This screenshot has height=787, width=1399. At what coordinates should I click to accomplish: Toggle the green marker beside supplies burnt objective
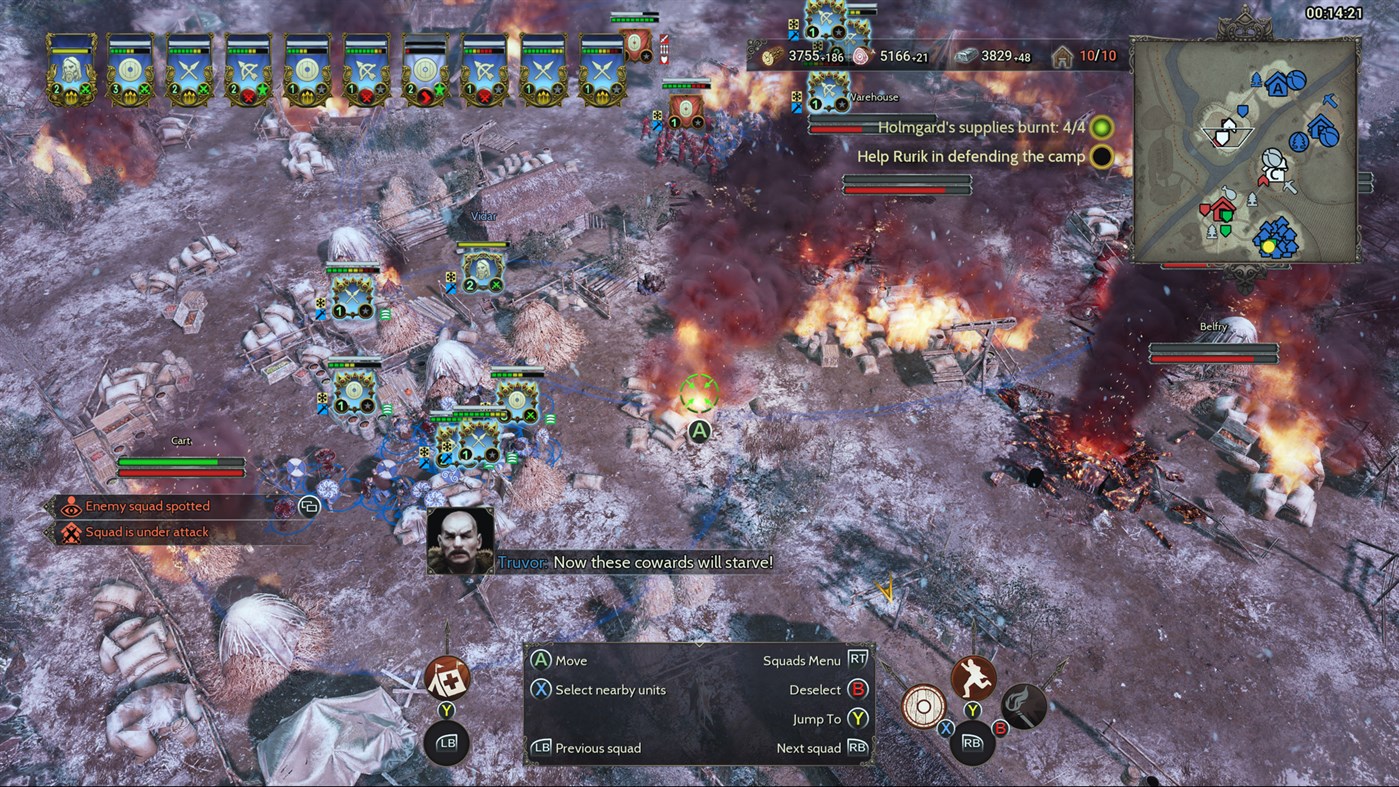coord(1101,127)
